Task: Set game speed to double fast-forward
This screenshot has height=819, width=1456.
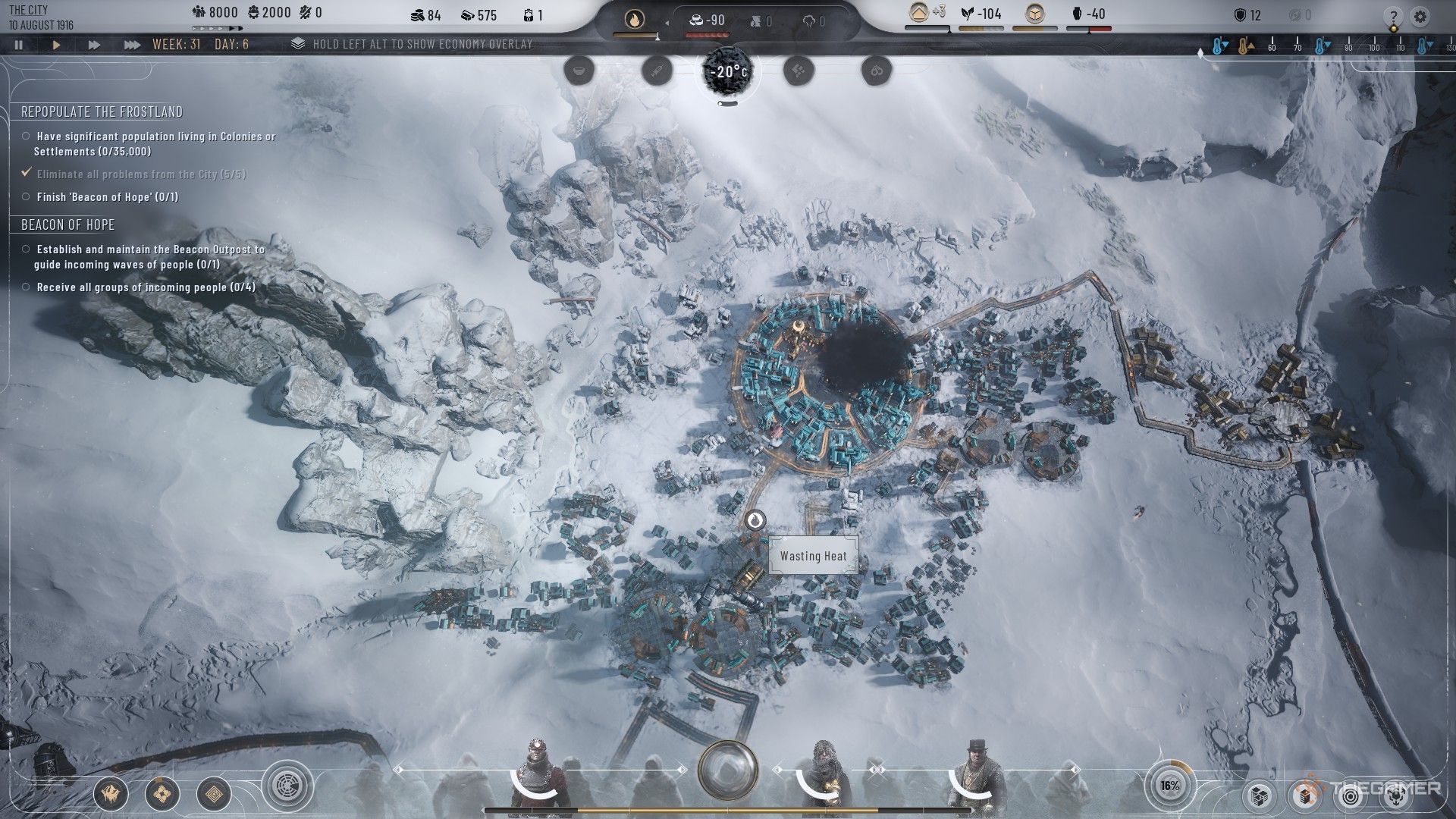Action: click(94, 45)
